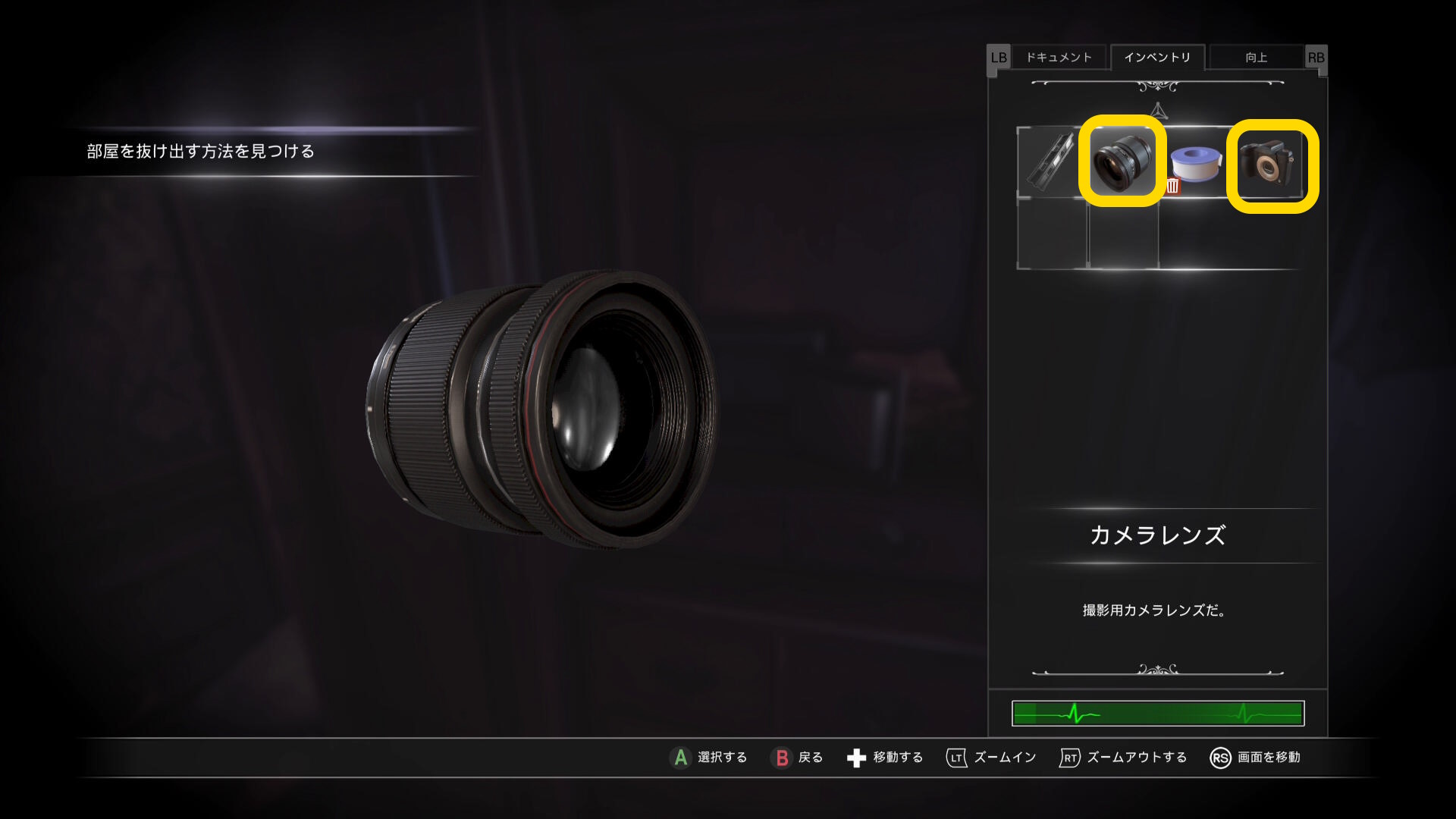Click the red trash can discard icon

pyautogui.click(x=1172, y=187)
